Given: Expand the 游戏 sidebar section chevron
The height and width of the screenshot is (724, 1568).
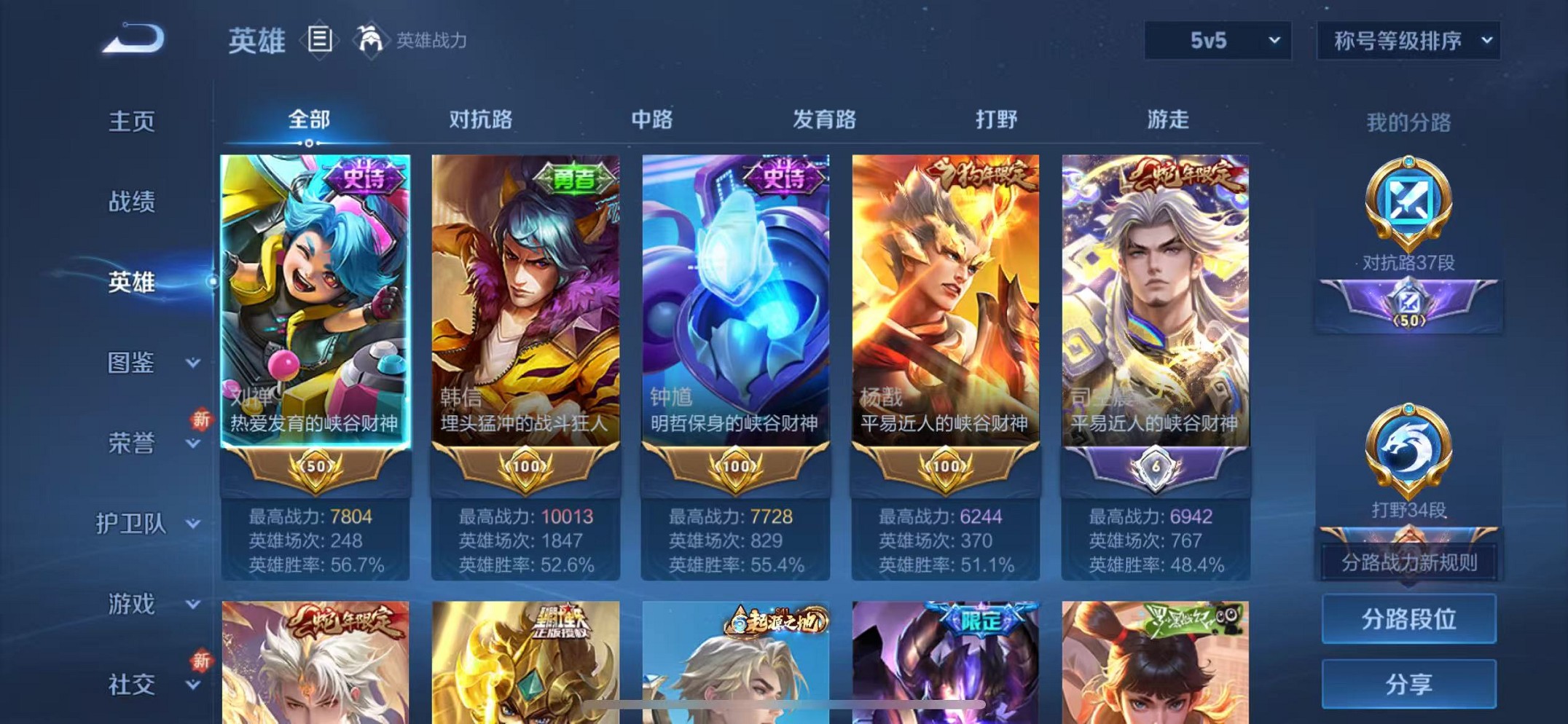Looking at the screenshot, I should point(192,603).
